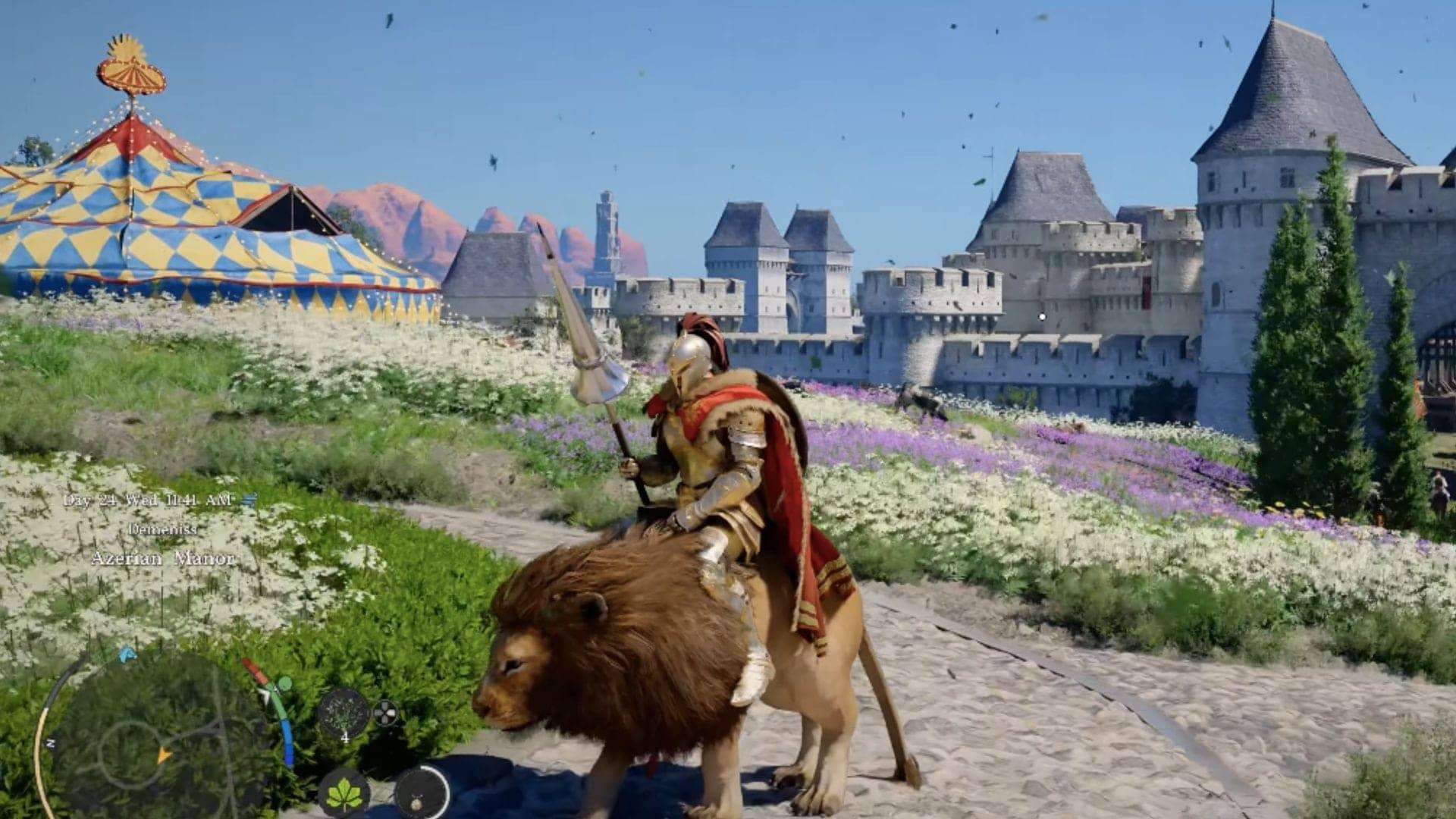Click the green status orb above the gauge bars
This screenshot has width=1456, height=819.
284,683
